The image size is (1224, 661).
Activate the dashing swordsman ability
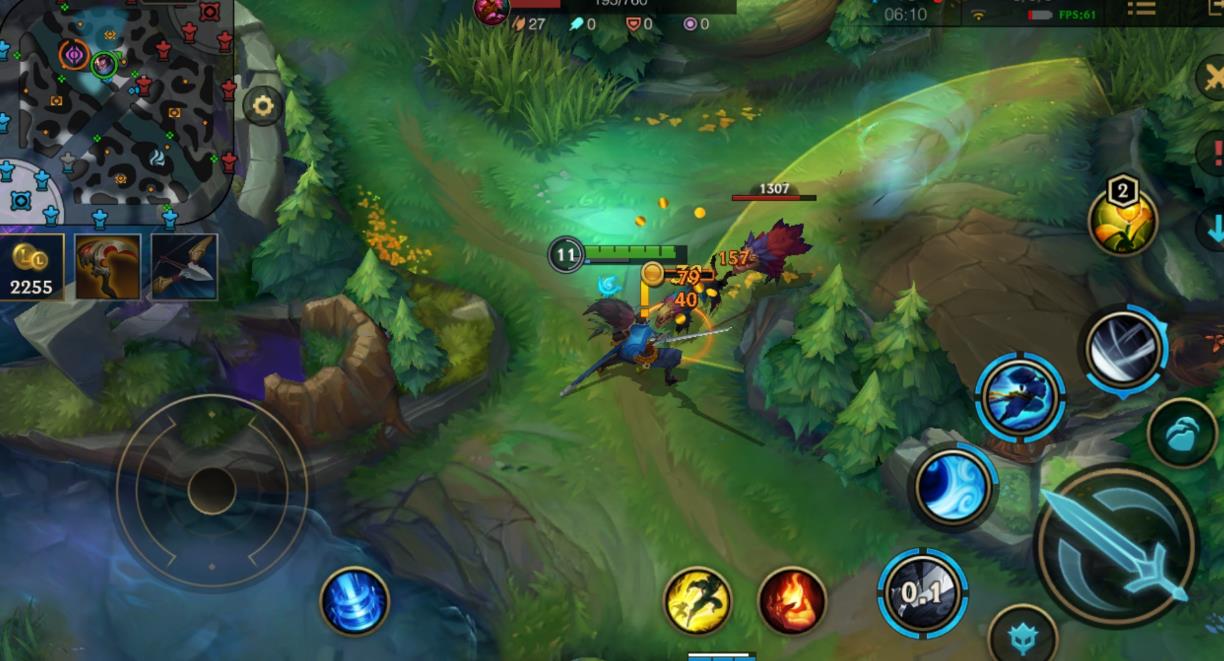(1019, 397)
